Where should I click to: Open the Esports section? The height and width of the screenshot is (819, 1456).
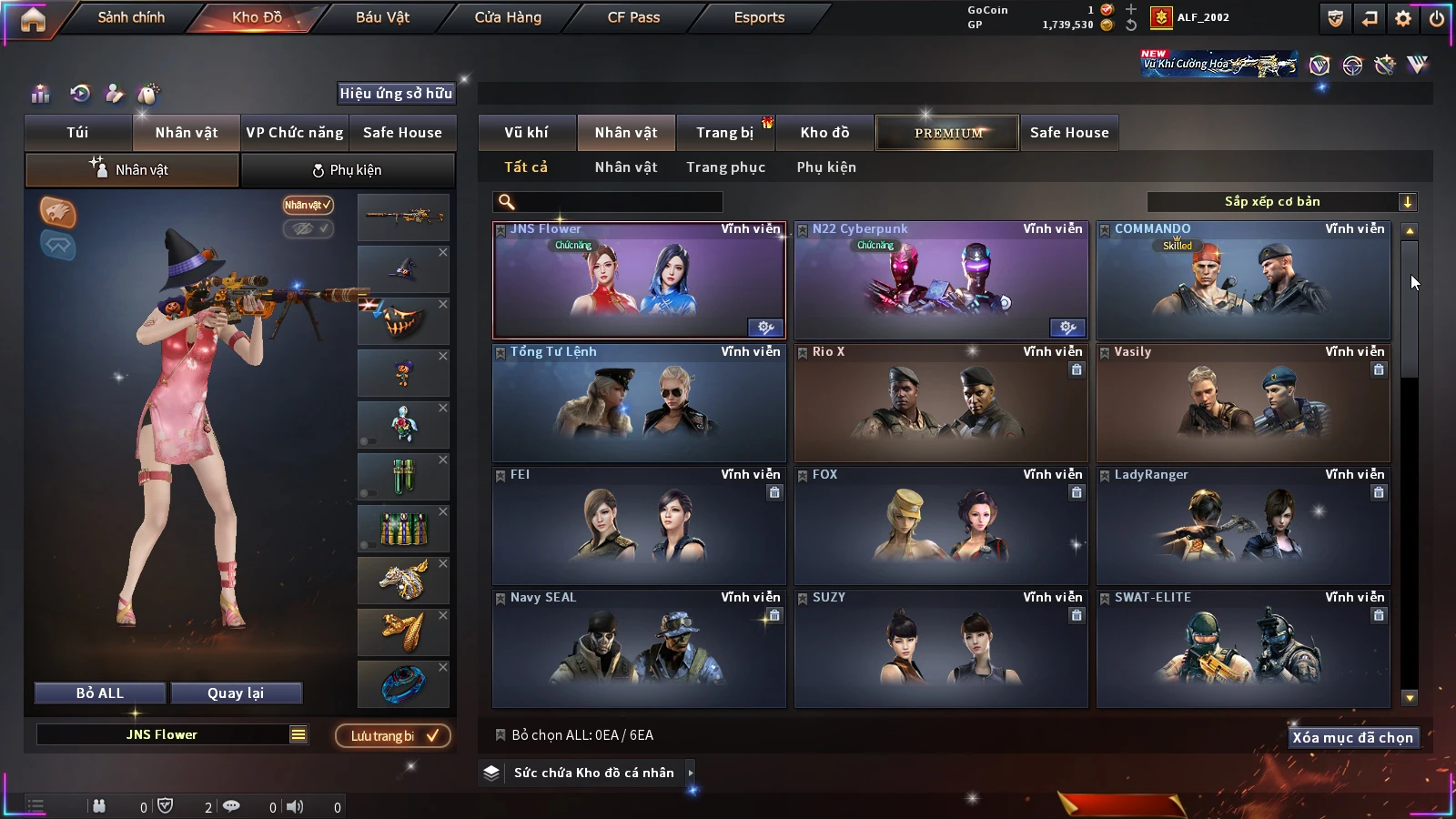click(759, 17)
